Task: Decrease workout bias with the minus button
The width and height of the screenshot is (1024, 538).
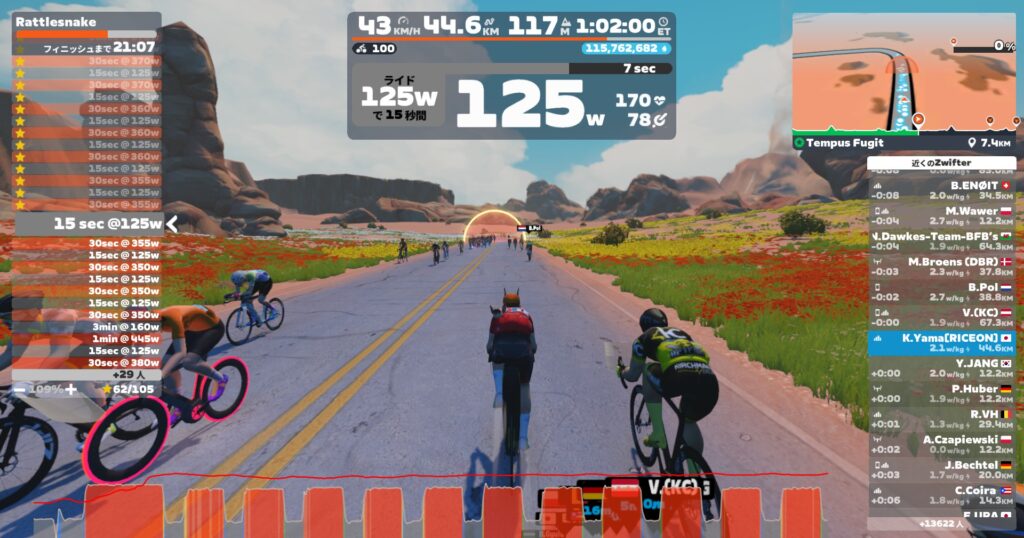Action: (19, 388)
